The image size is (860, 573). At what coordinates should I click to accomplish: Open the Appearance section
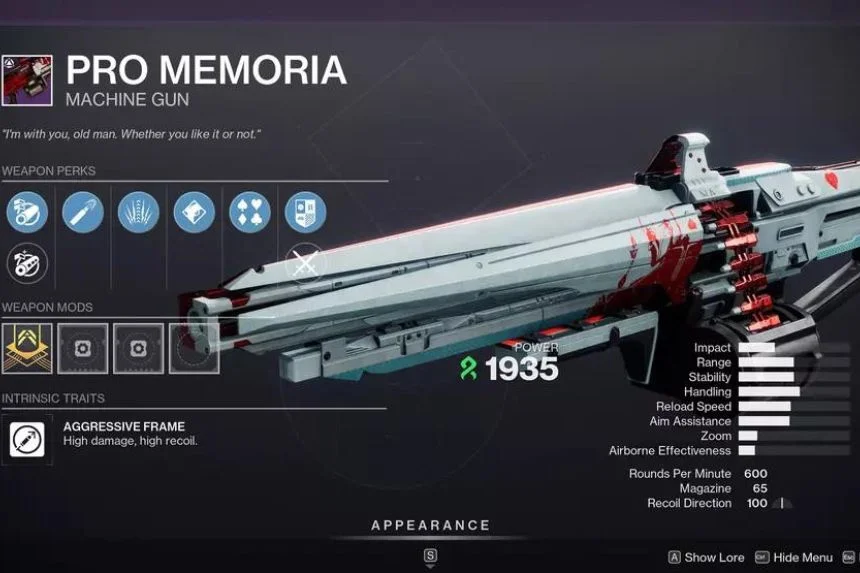pyautogui.click(x=430, y=525)
